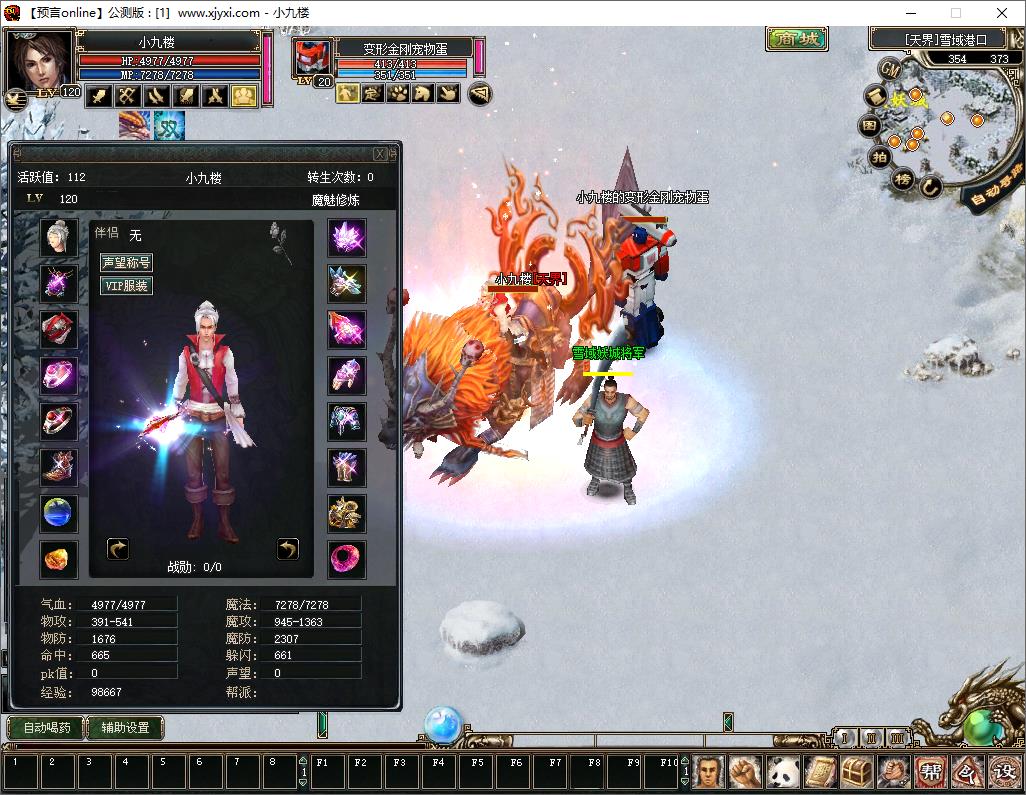Activate 自动寻路 auto-pathfinding
Viewport: 1026px width, 795px height.
pos(993,190)
